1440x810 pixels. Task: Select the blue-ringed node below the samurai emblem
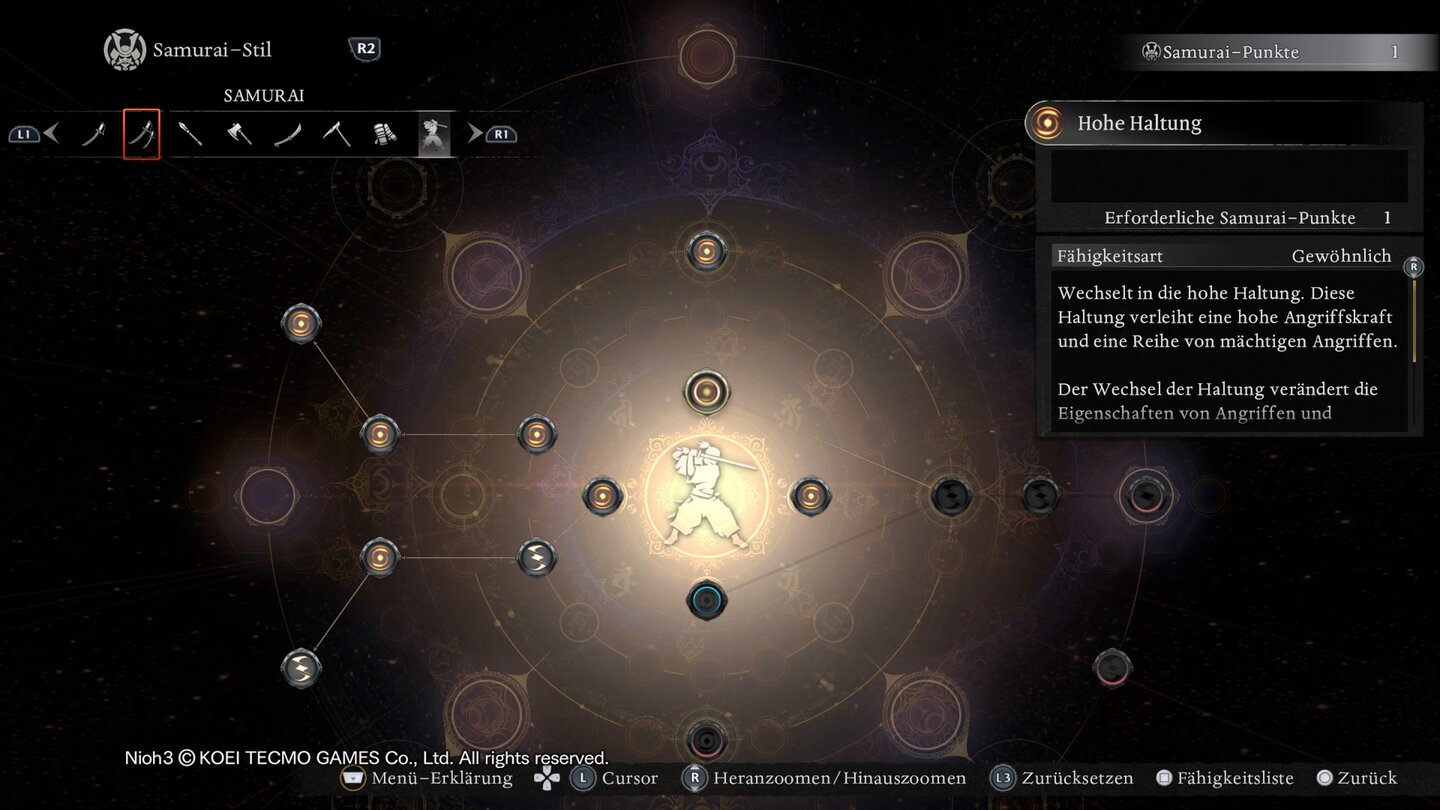(706, 600)
